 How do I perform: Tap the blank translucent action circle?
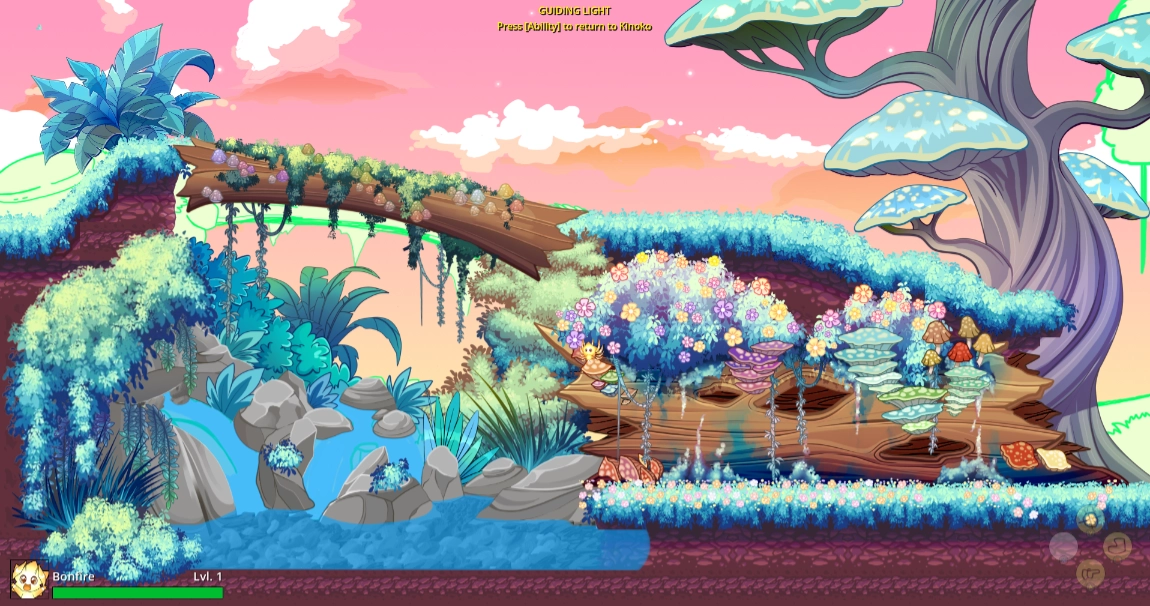pyautogui.click(x=1063, y=546)
